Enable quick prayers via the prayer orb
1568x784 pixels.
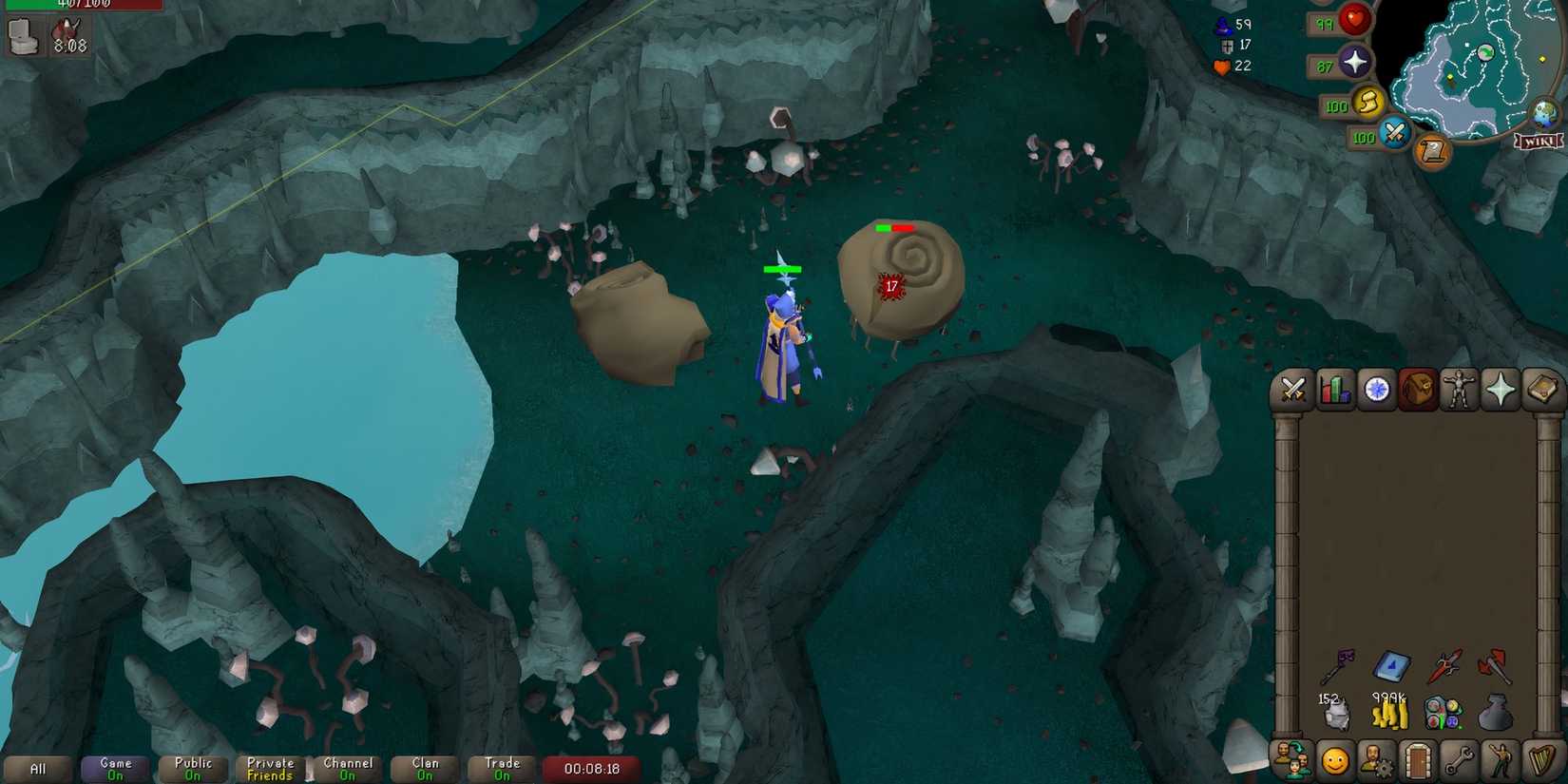point(1353,63)
